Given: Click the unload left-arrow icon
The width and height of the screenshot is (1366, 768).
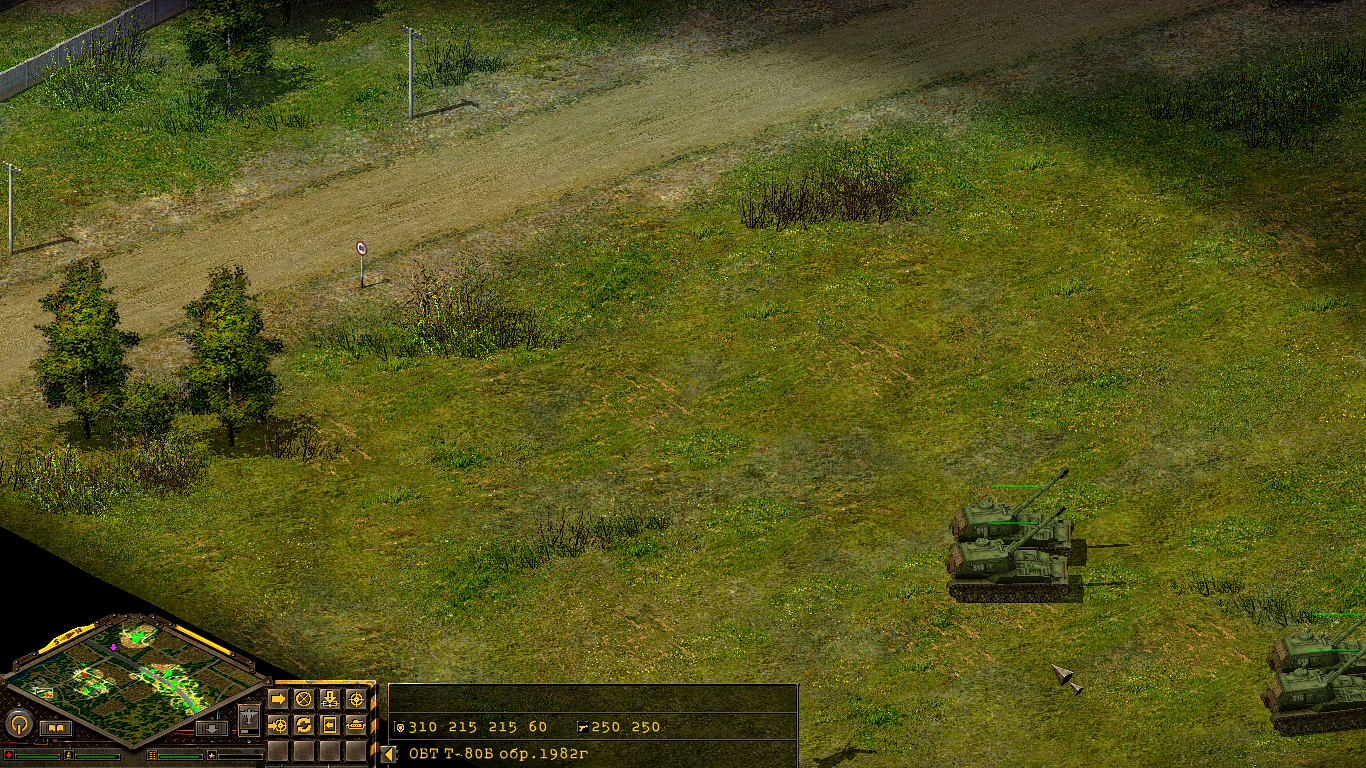Looking at the screenshot, I should pos(329,725).
